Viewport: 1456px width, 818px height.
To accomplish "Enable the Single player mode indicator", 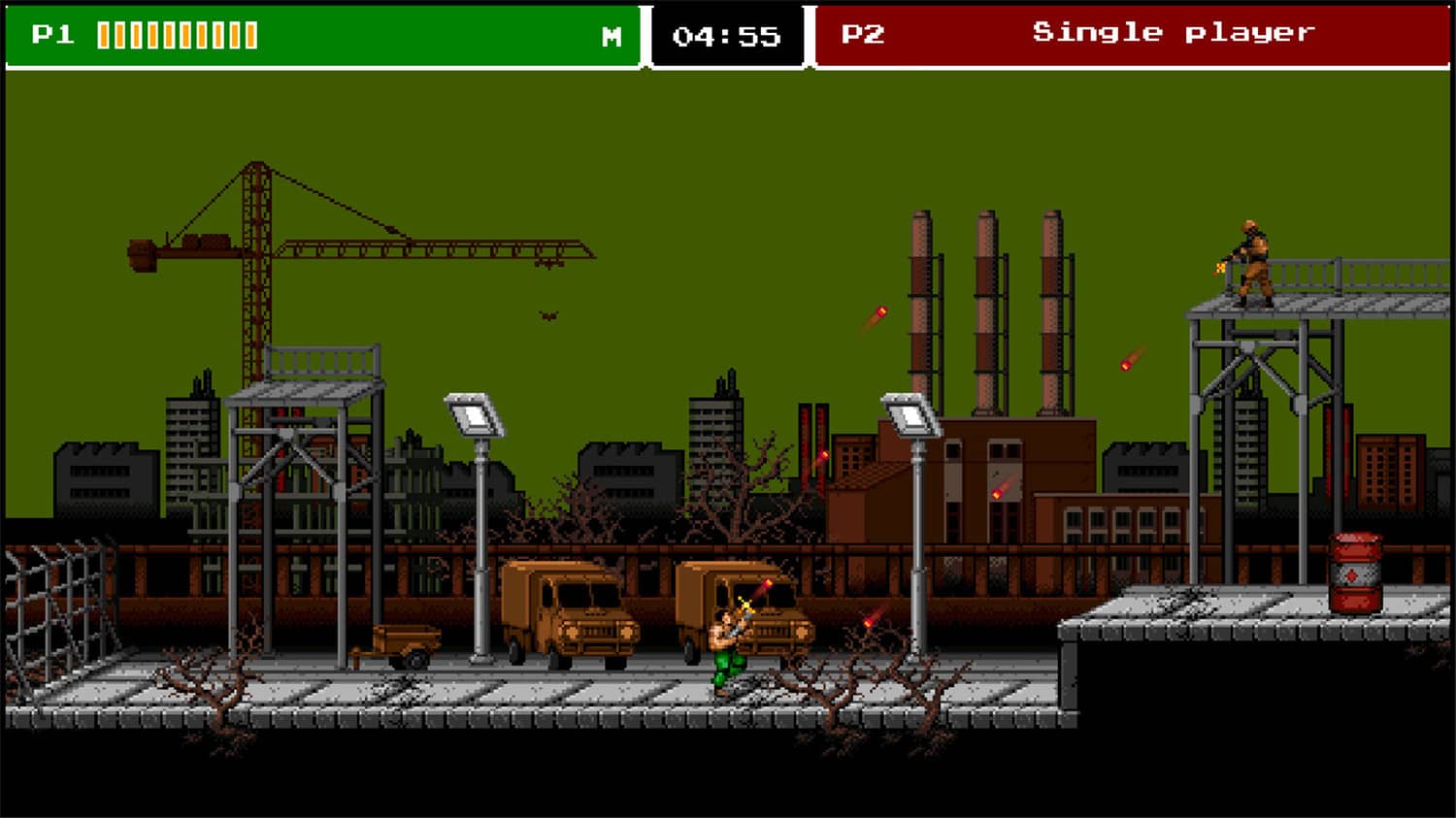I will (x=1175, y=32).
